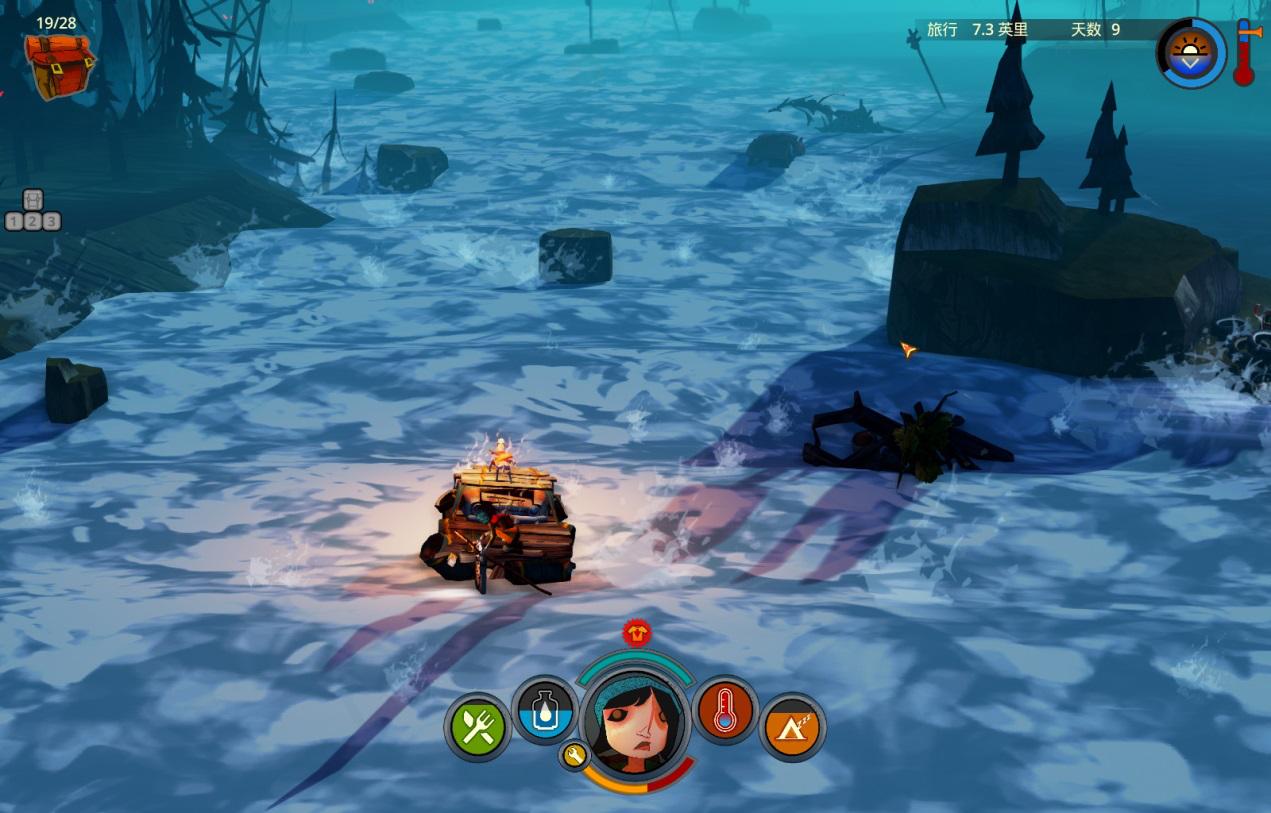Click the red shirt clothing indicator
The width and height of the screenshot is (1271, 813).
point(636,632)
